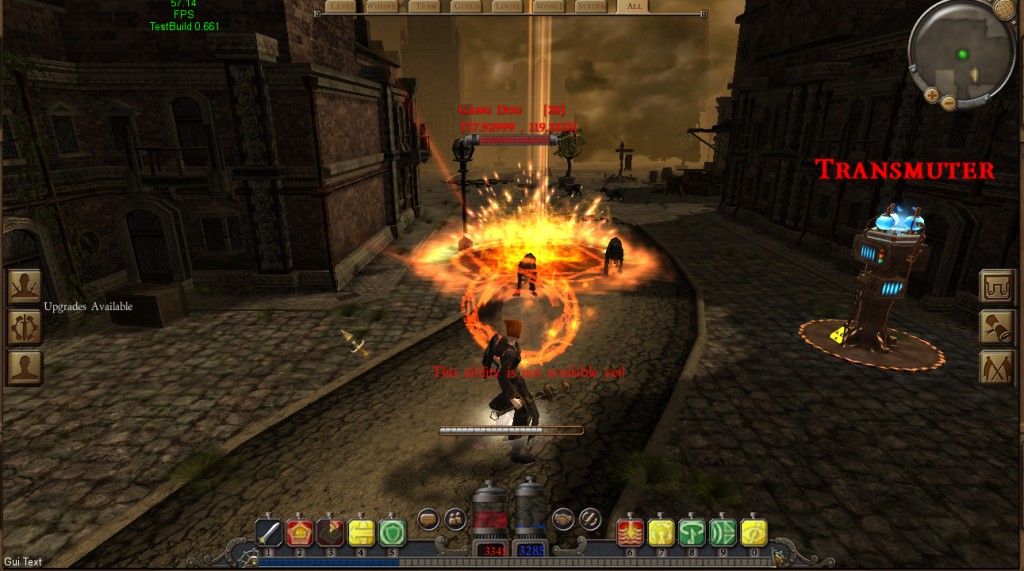Trigger the yellow skill in hotbar slot 4

pos(361,531)
